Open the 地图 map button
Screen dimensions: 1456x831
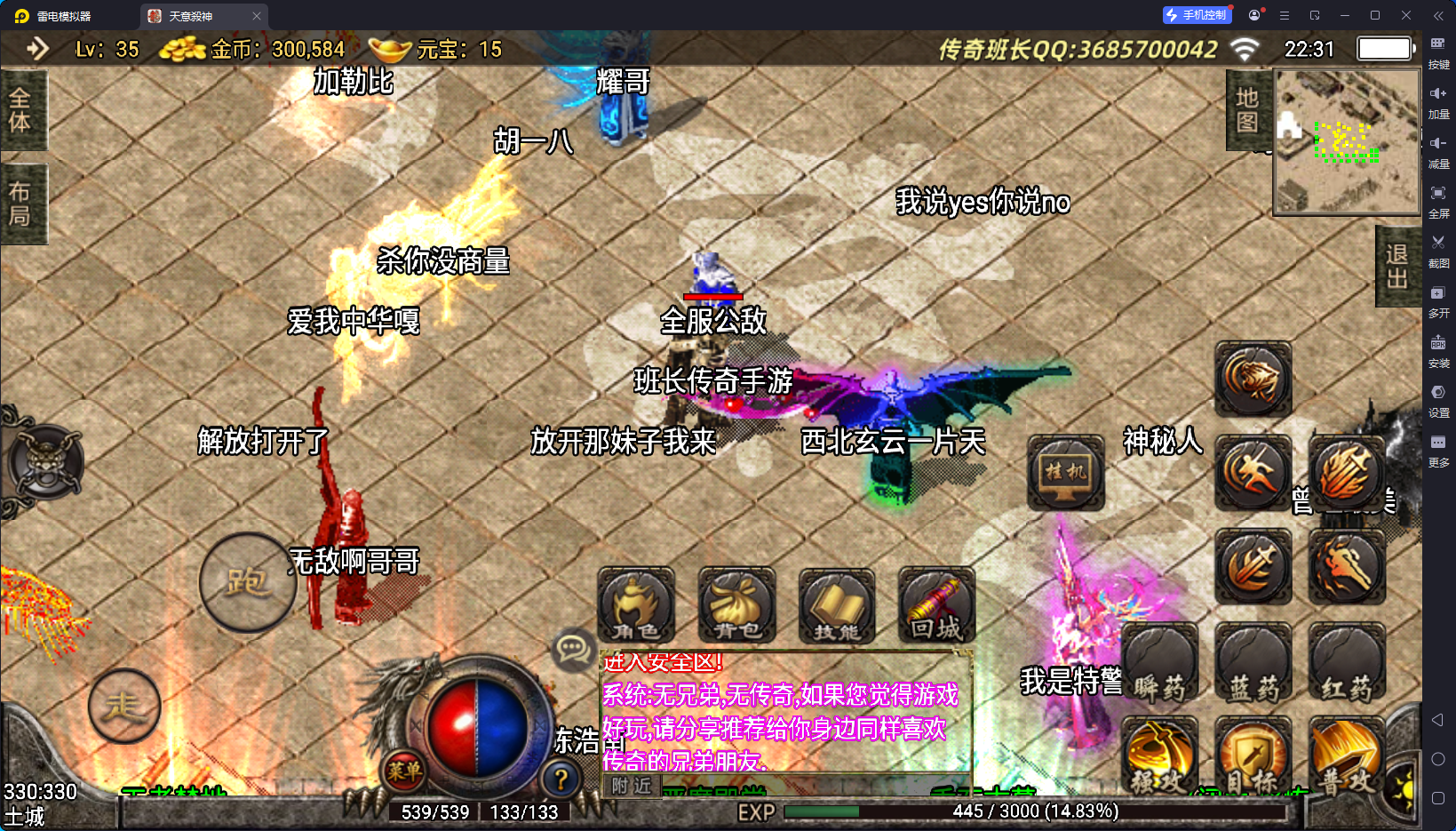(1247, 110)
